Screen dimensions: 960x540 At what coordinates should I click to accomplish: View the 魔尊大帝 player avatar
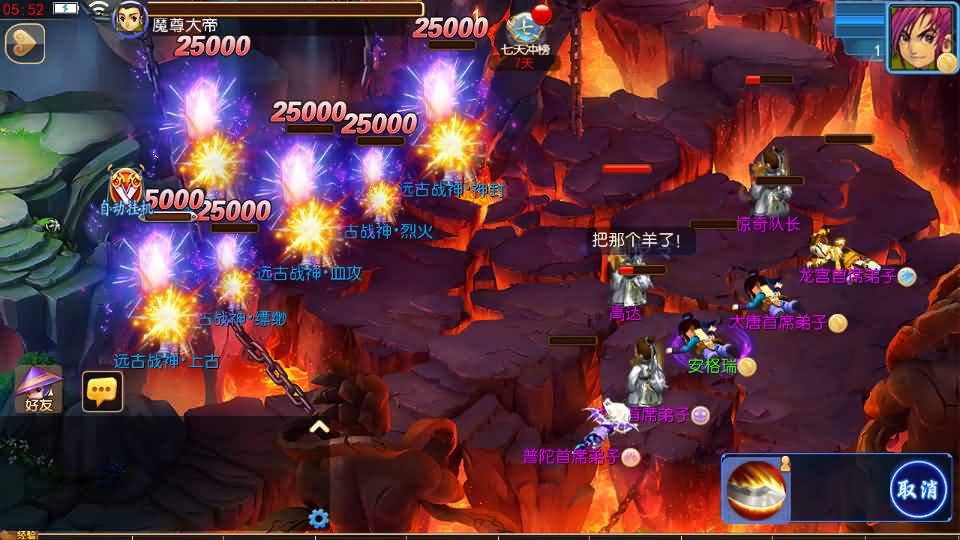coord(130,19)
